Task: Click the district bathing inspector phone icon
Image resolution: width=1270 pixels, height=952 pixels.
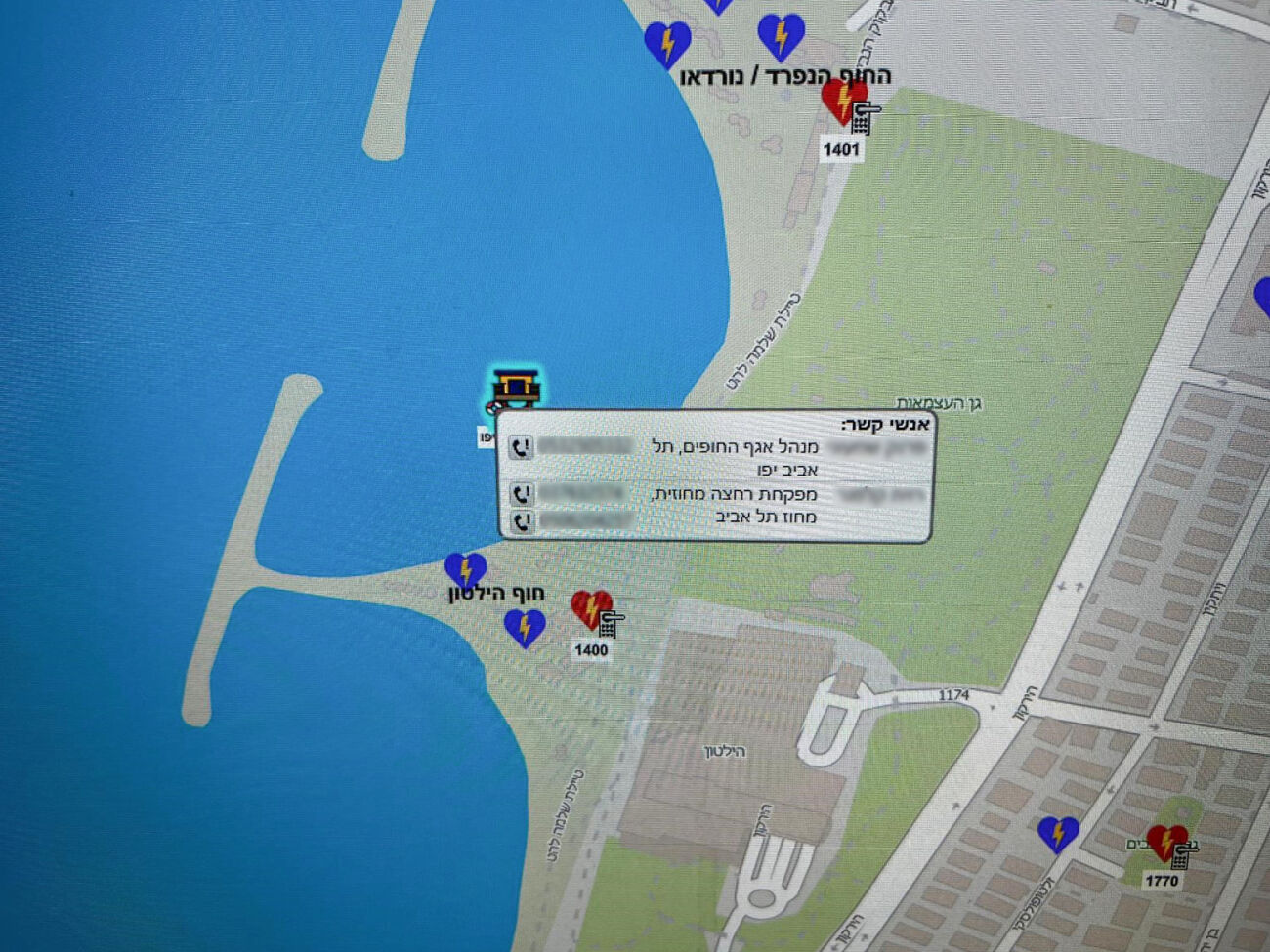Action: click(x=522, y=494)
